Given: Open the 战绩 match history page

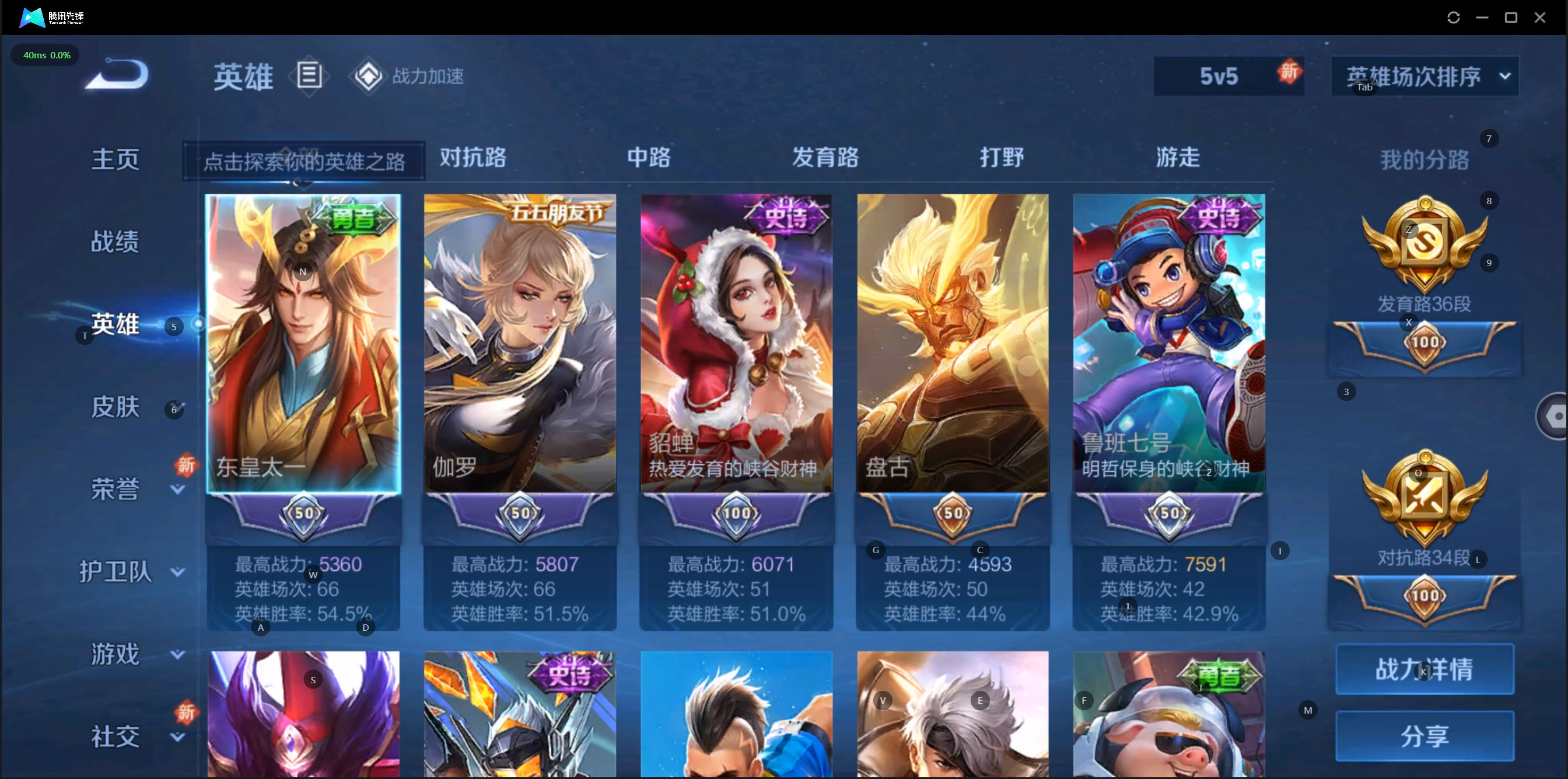Looking at the screenshot, I should pyautogui.click(x=115, y=242).
